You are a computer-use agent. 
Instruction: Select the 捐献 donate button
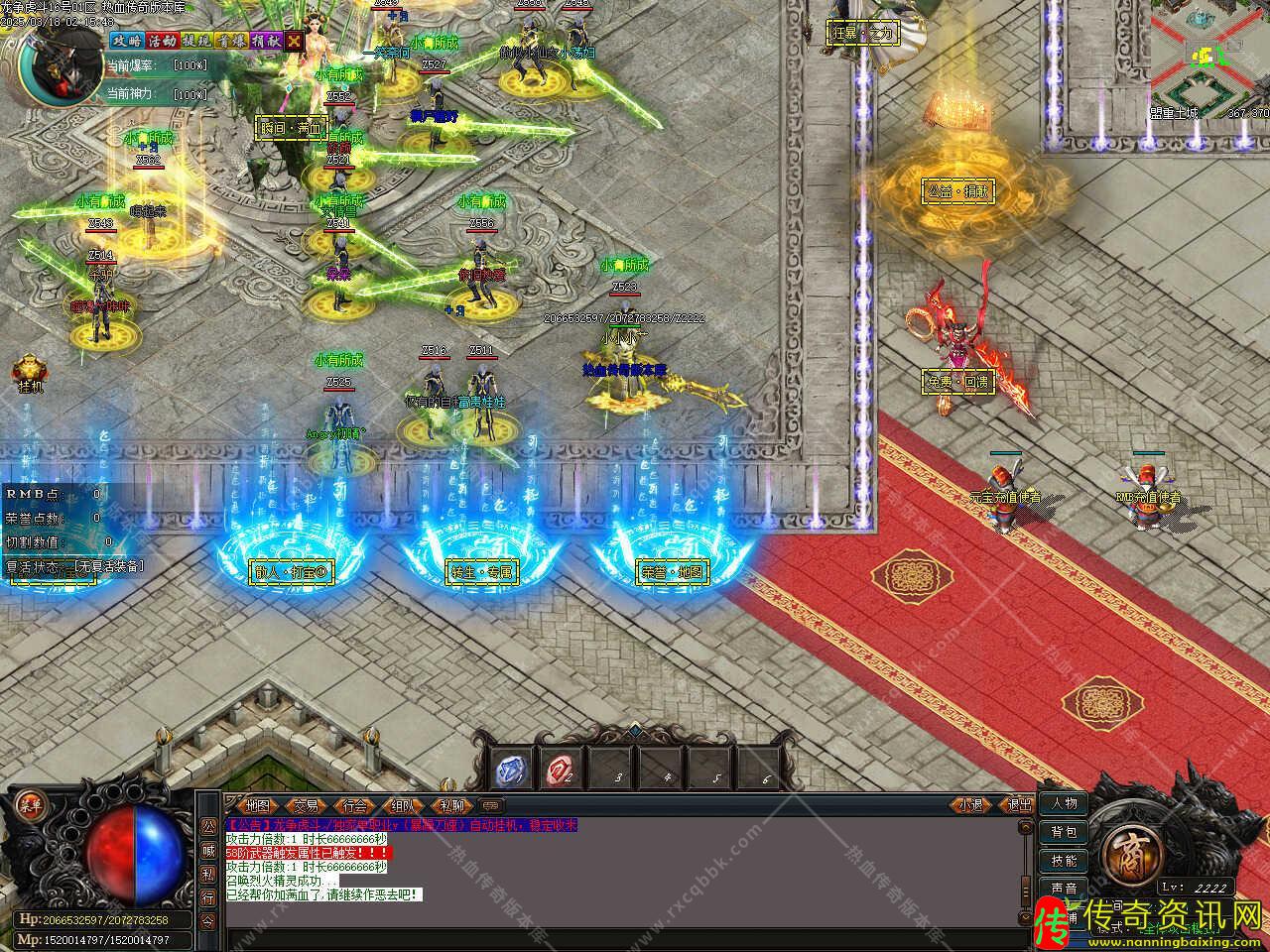pos(265,41)
